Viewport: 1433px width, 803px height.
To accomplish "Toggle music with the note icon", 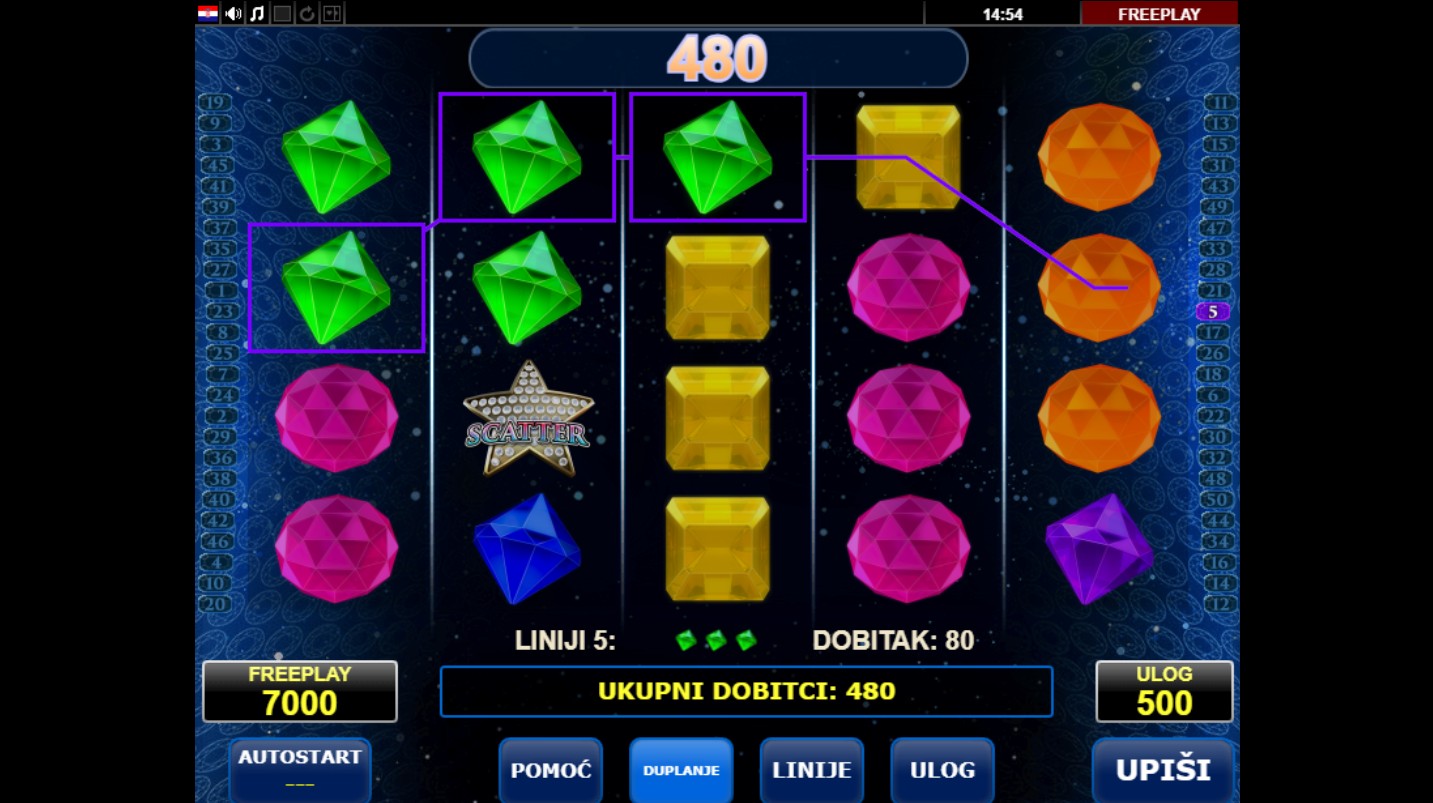I will pos(258,13).
